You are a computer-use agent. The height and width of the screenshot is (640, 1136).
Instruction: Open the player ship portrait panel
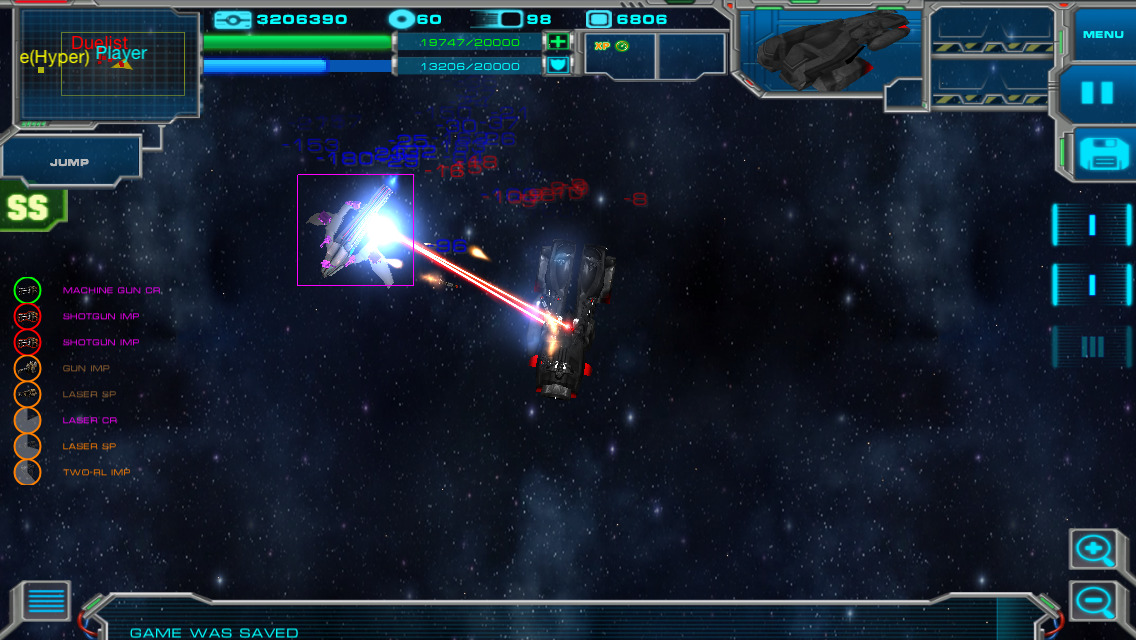(x=828, y=52)
